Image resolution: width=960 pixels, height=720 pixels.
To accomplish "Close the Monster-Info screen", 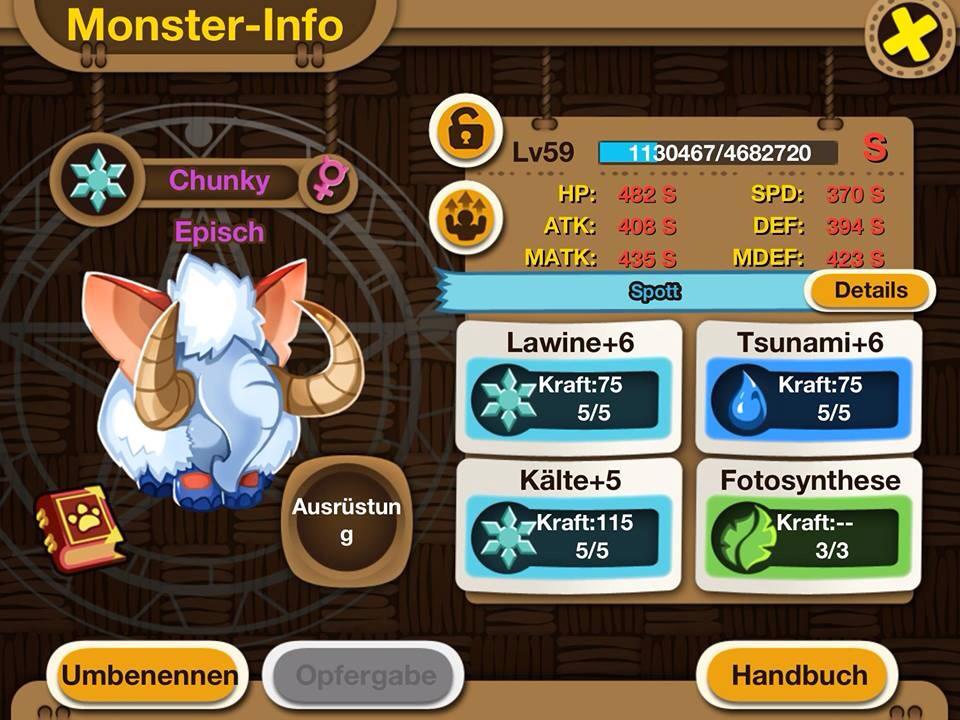I will 910,39.
